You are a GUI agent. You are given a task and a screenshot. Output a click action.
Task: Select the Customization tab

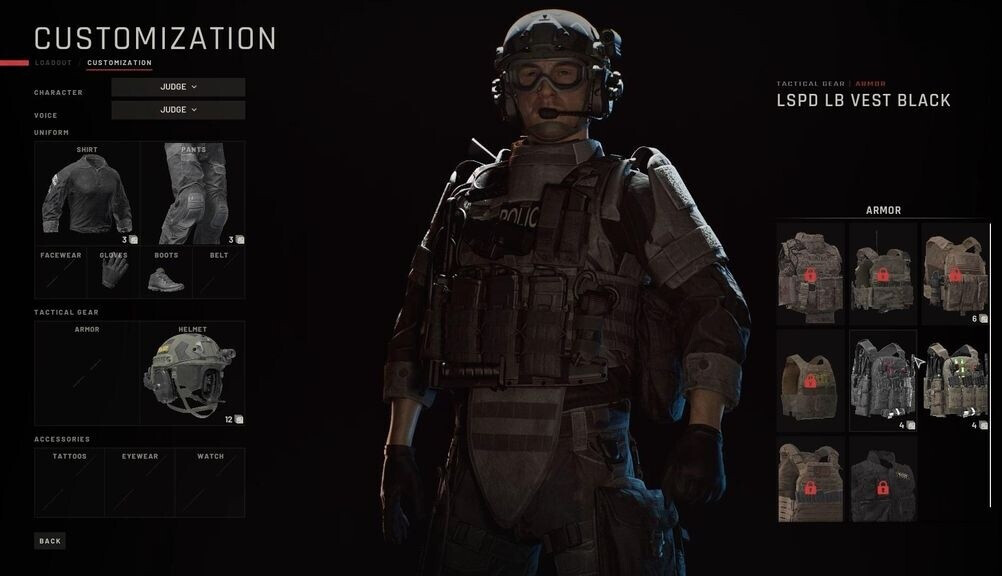119,63
